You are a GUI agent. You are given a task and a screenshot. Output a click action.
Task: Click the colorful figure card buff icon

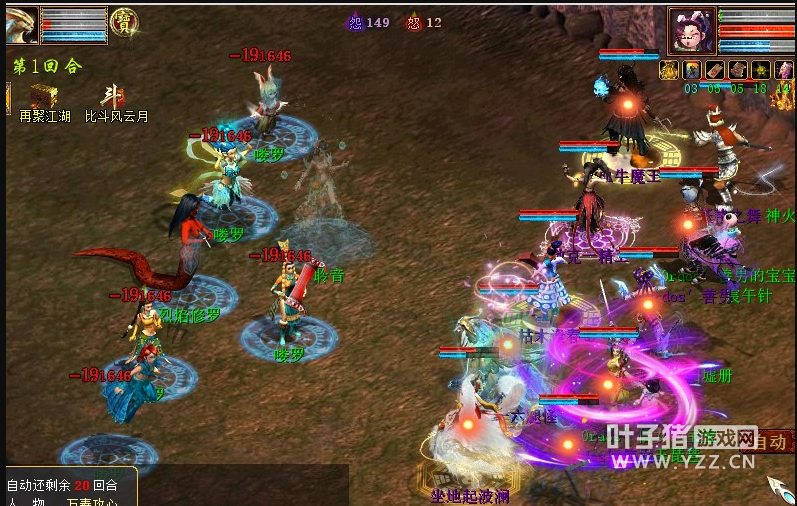pyautogui.click(x=692, y=70)
